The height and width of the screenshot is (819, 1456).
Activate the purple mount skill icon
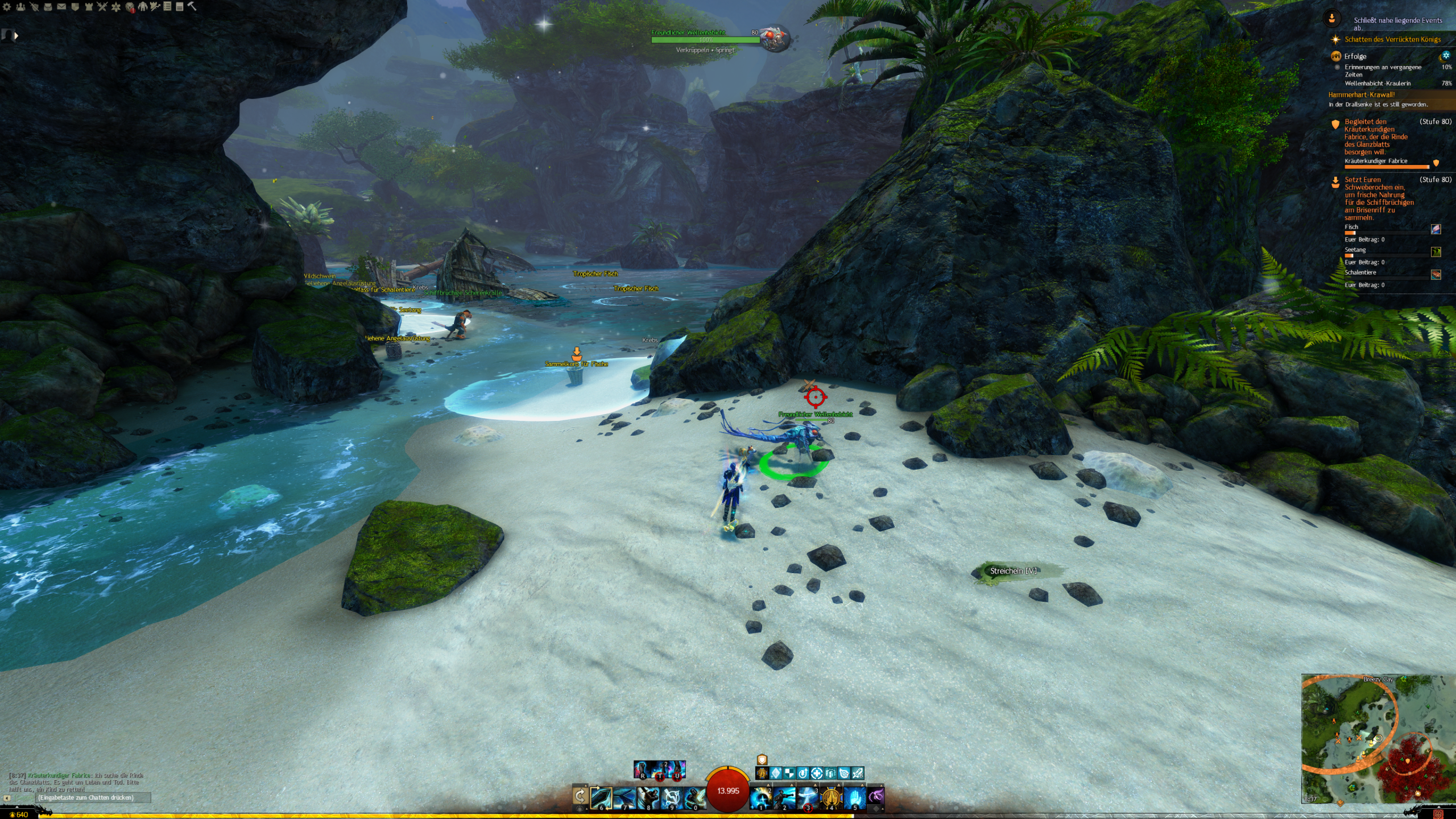(876, 796)
